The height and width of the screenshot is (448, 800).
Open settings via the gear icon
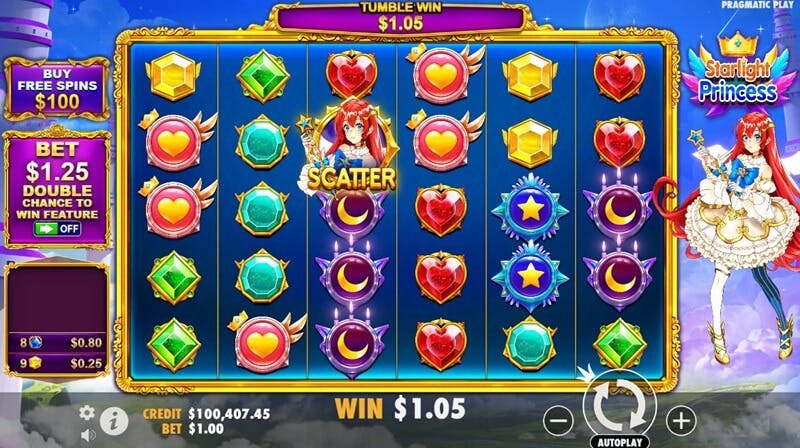coord(87,412)
